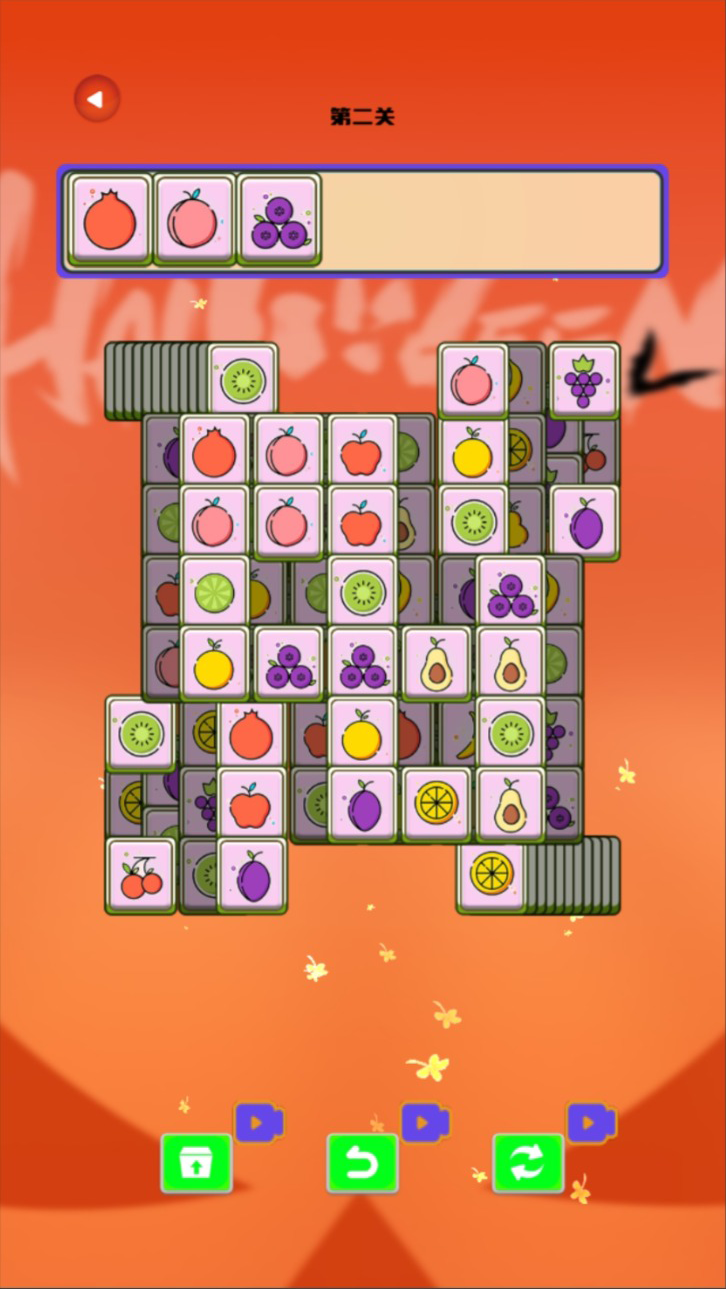Select the blueberries tile in the collection tray
Viewport: 726px width, 1289px height.
coord(278,220)
